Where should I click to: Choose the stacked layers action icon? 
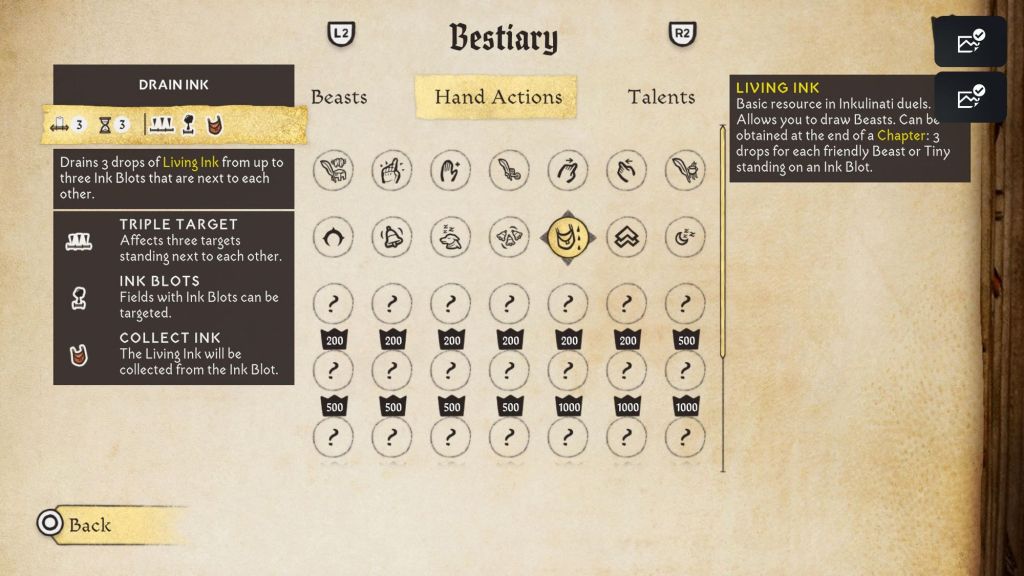627,237
